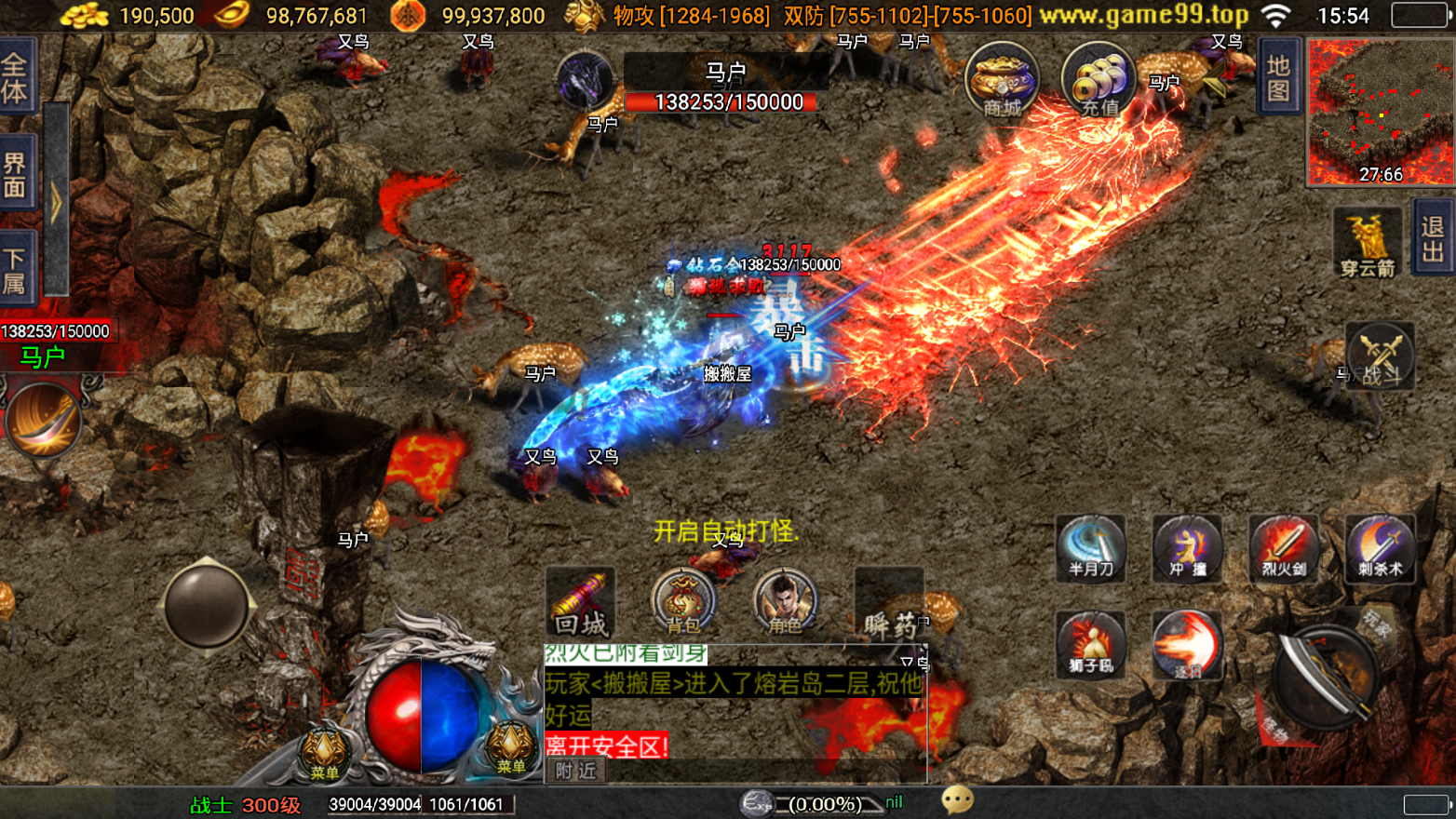The image size is (1456, 819).
Task: Activate the 半月刀 skill
Action: 1090,548
